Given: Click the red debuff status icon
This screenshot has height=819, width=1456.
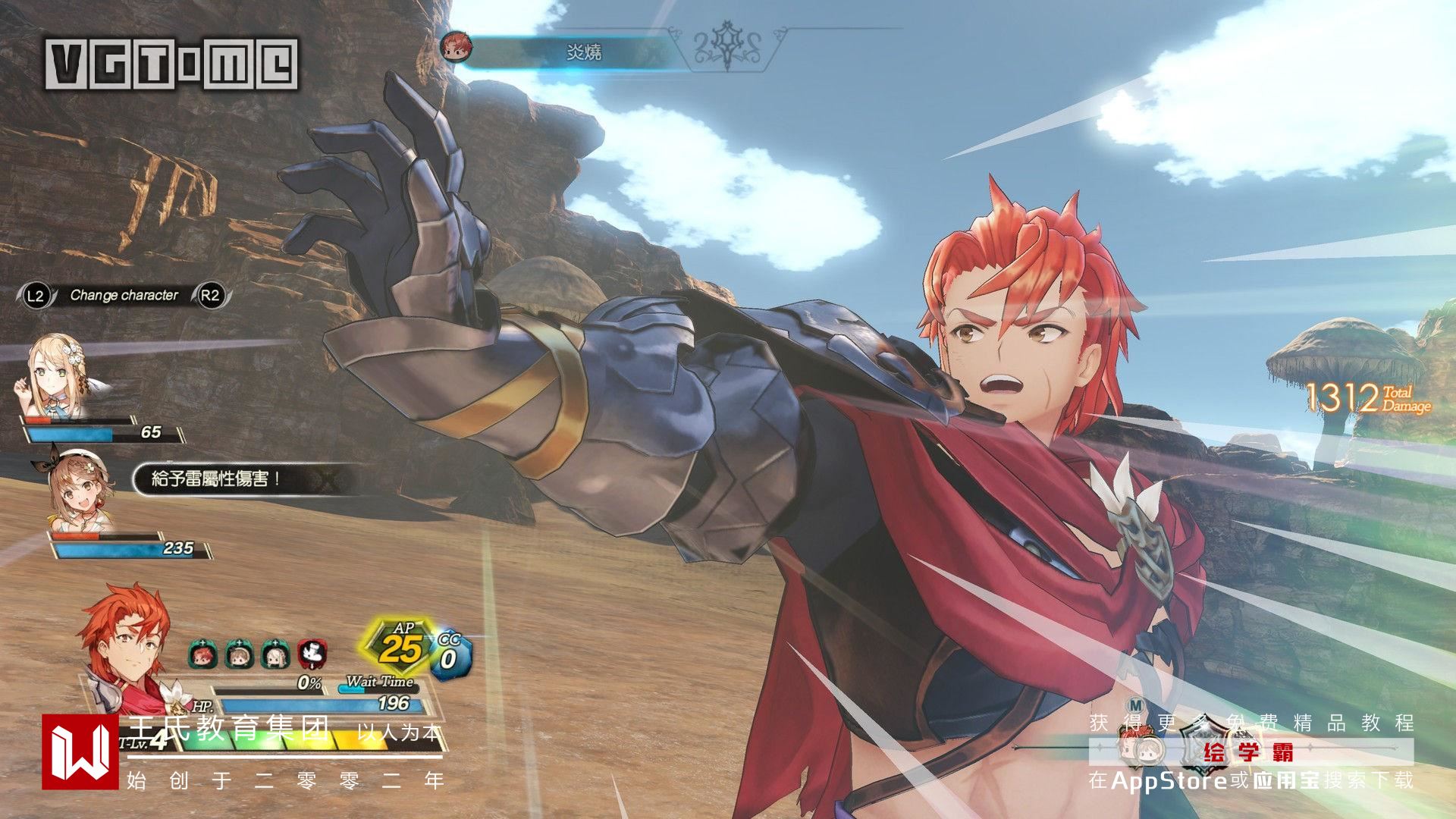Looking at the screenshot, I should 311,654.
